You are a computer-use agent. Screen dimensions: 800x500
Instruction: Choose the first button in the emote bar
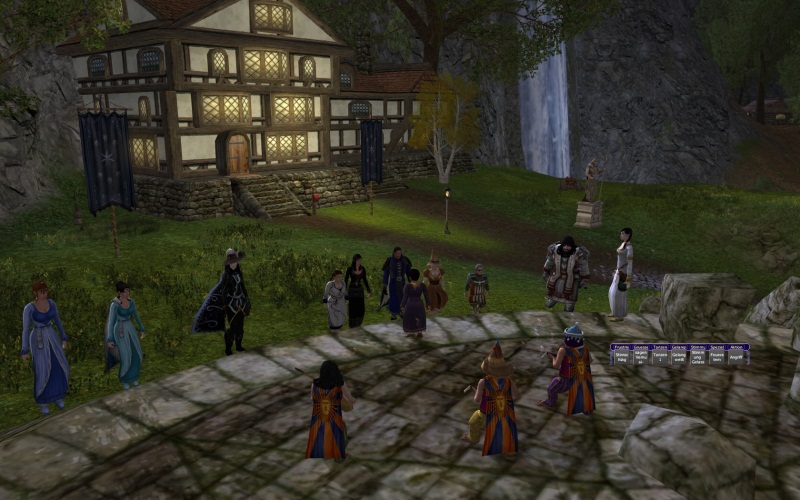point(622,356)
